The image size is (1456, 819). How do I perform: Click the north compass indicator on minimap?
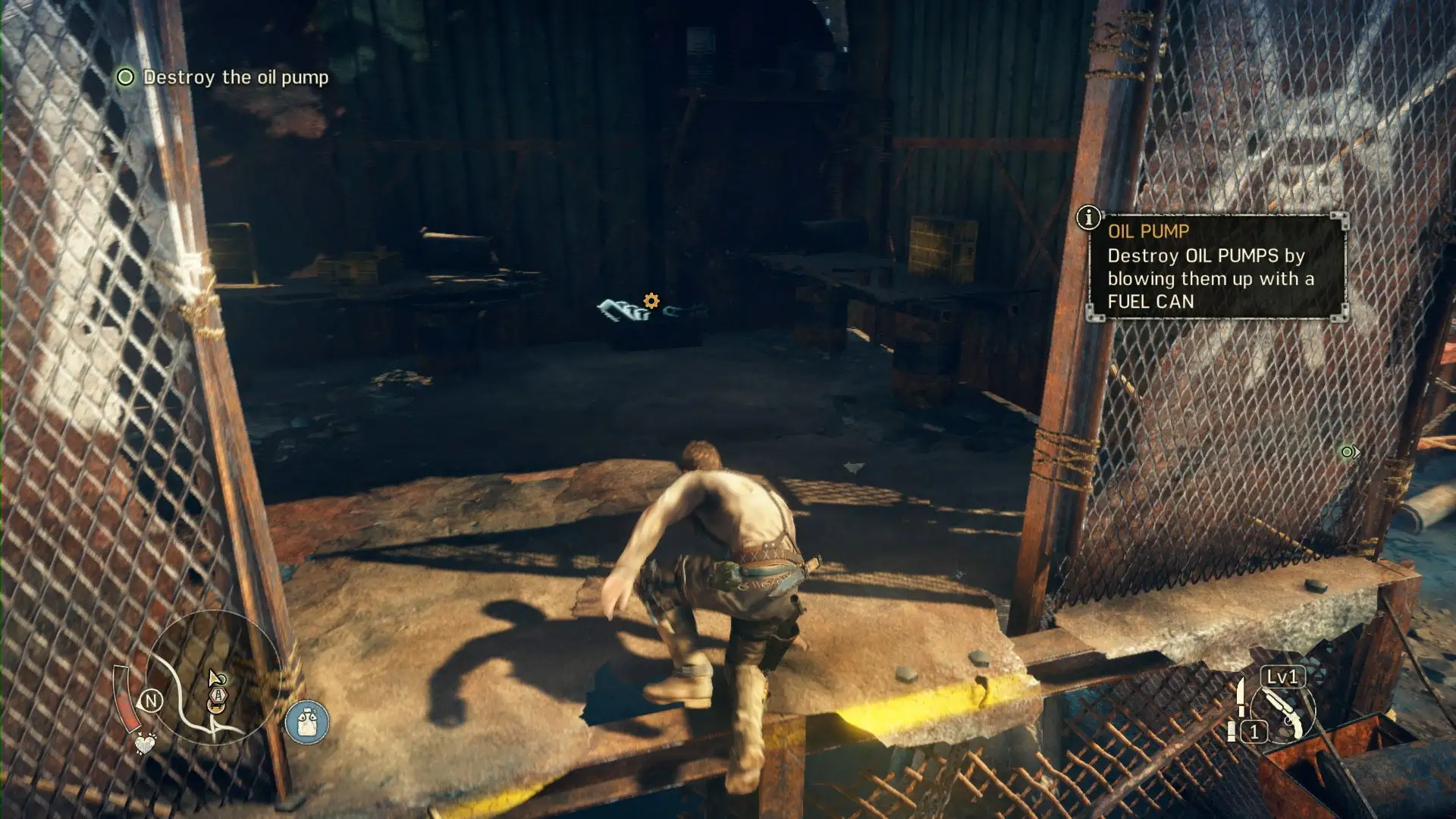pos(151,701)
